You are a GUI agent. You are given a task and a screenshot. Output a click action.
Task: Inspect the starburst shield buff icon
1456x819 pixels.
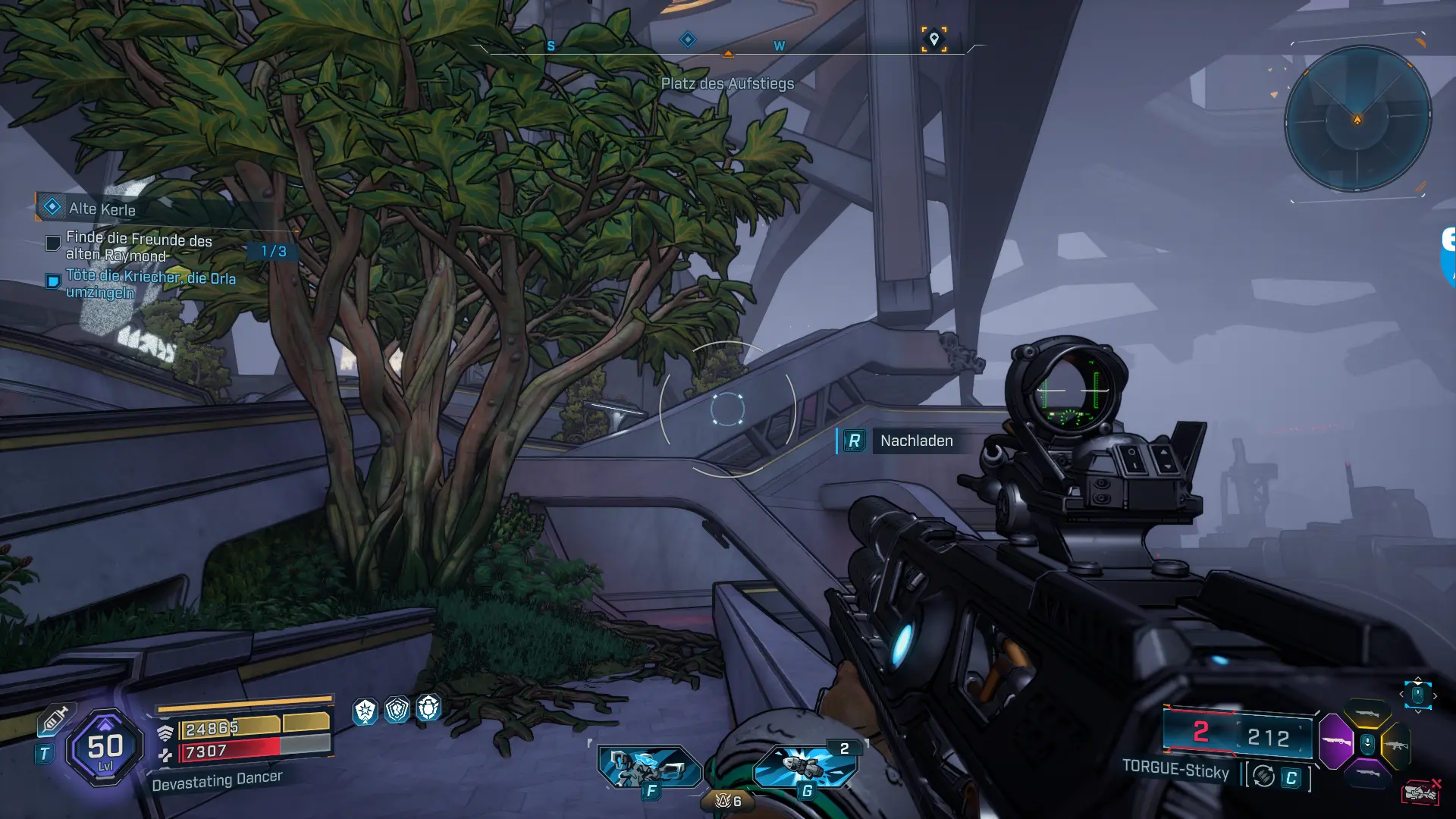(x=366, y=711)
